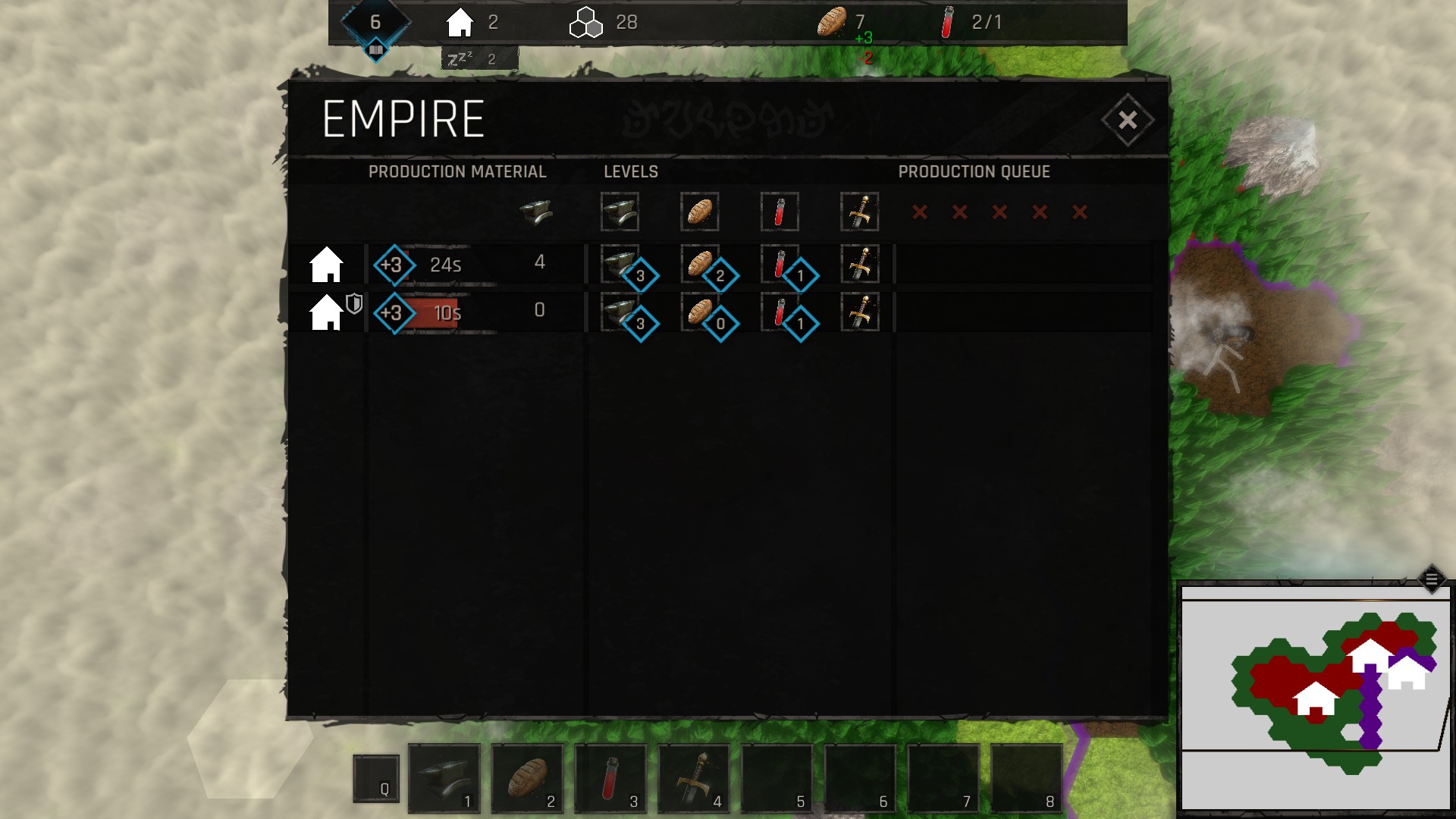Open the minimap options menu button
This screenshot has width=1456, height=819.
[x=1431, y=580]
